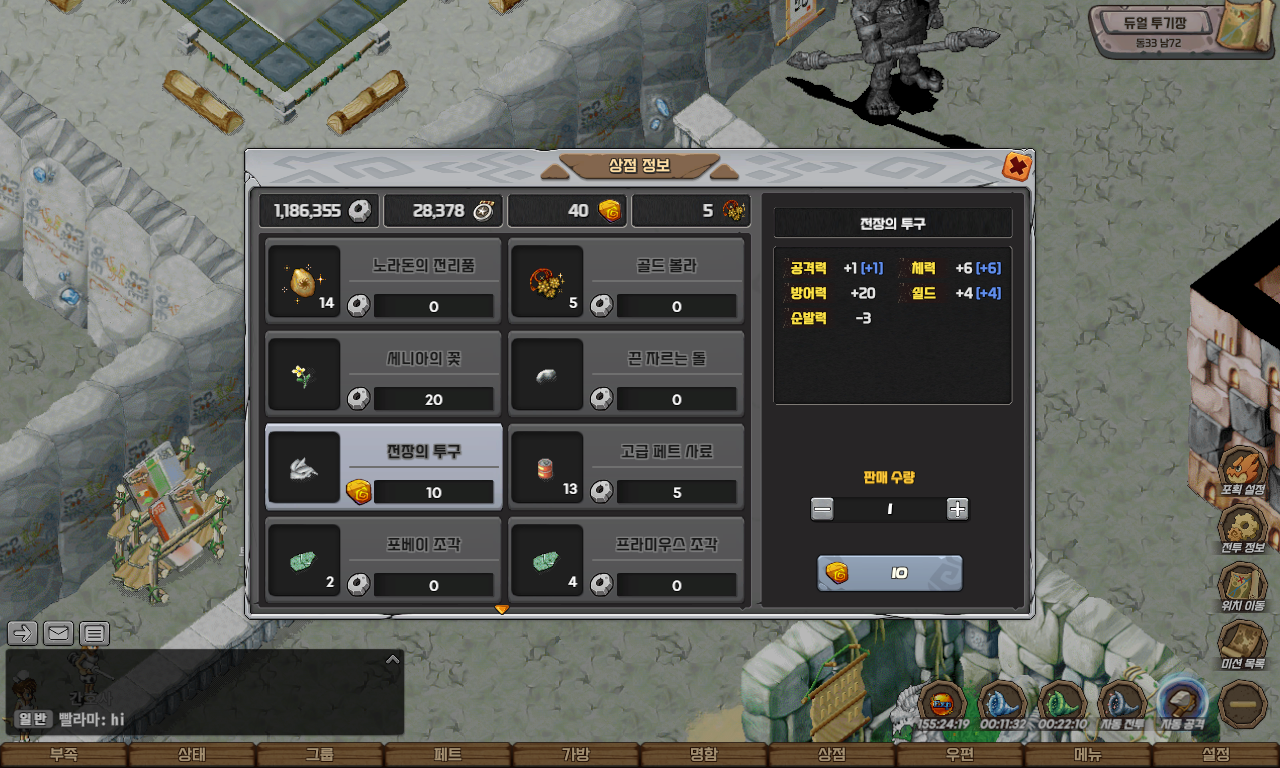Open the 부족 tribe menu

tap(63, 755)
